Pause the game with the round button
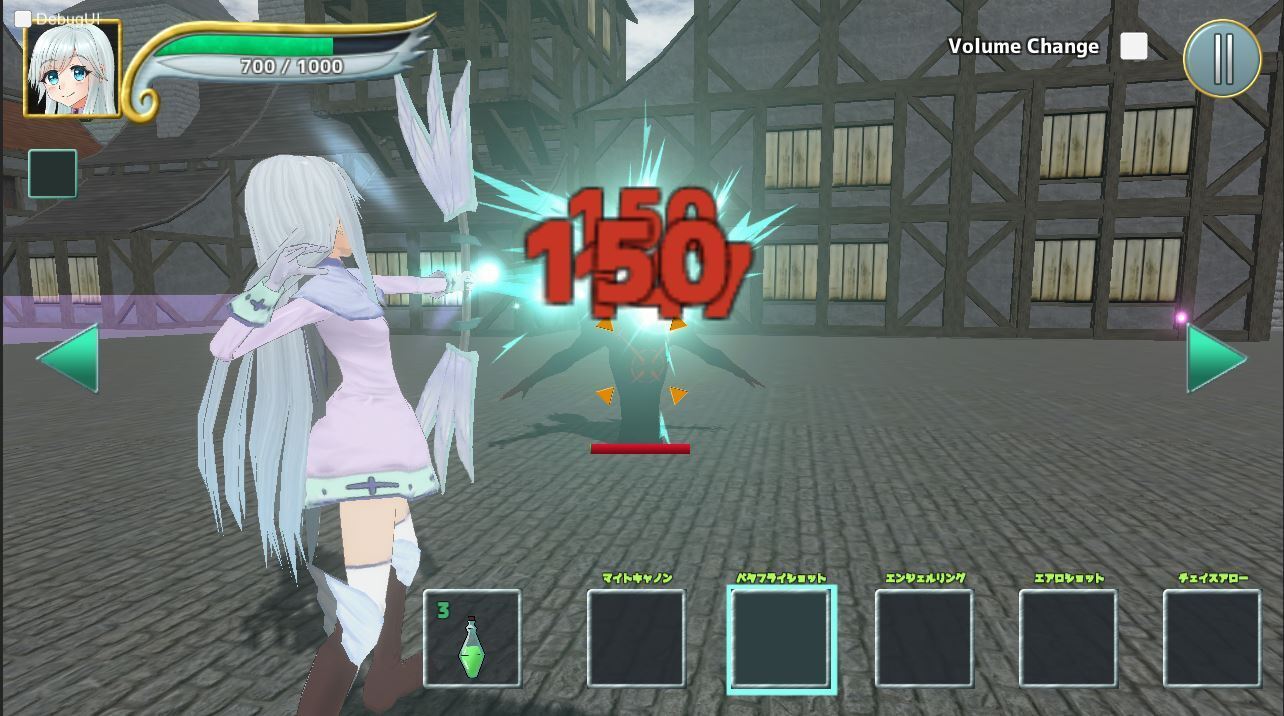This screenshot has width=1284, height=716. pos(1222,58)
